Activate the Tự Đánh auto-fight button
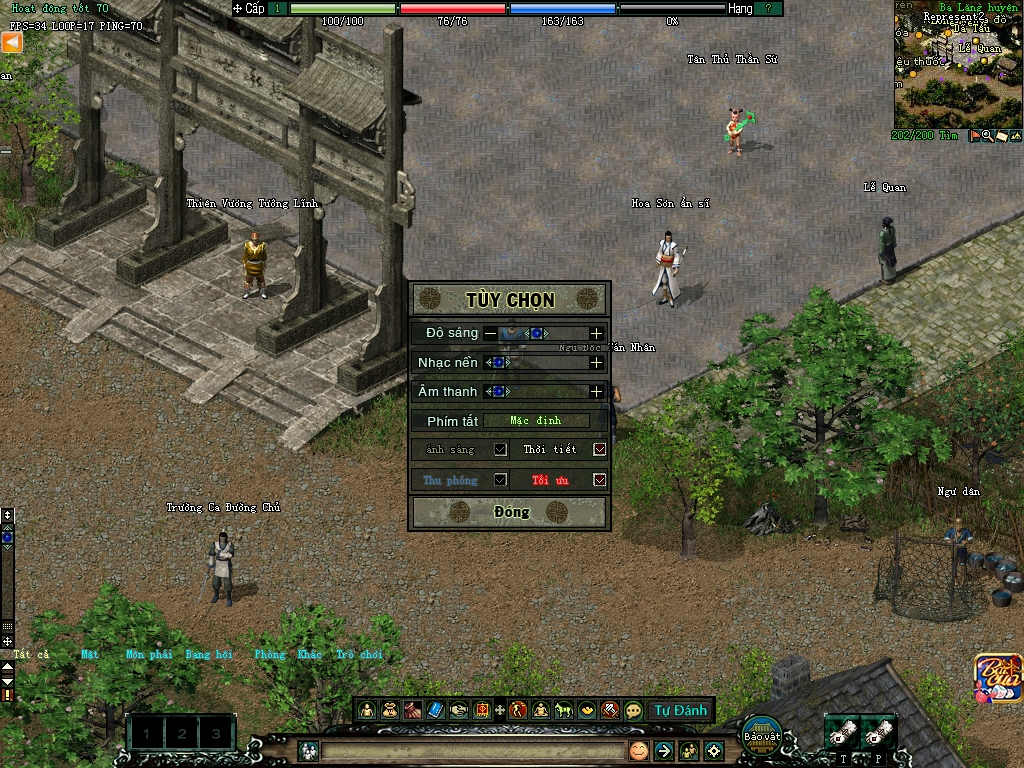 tap(680, 711)
